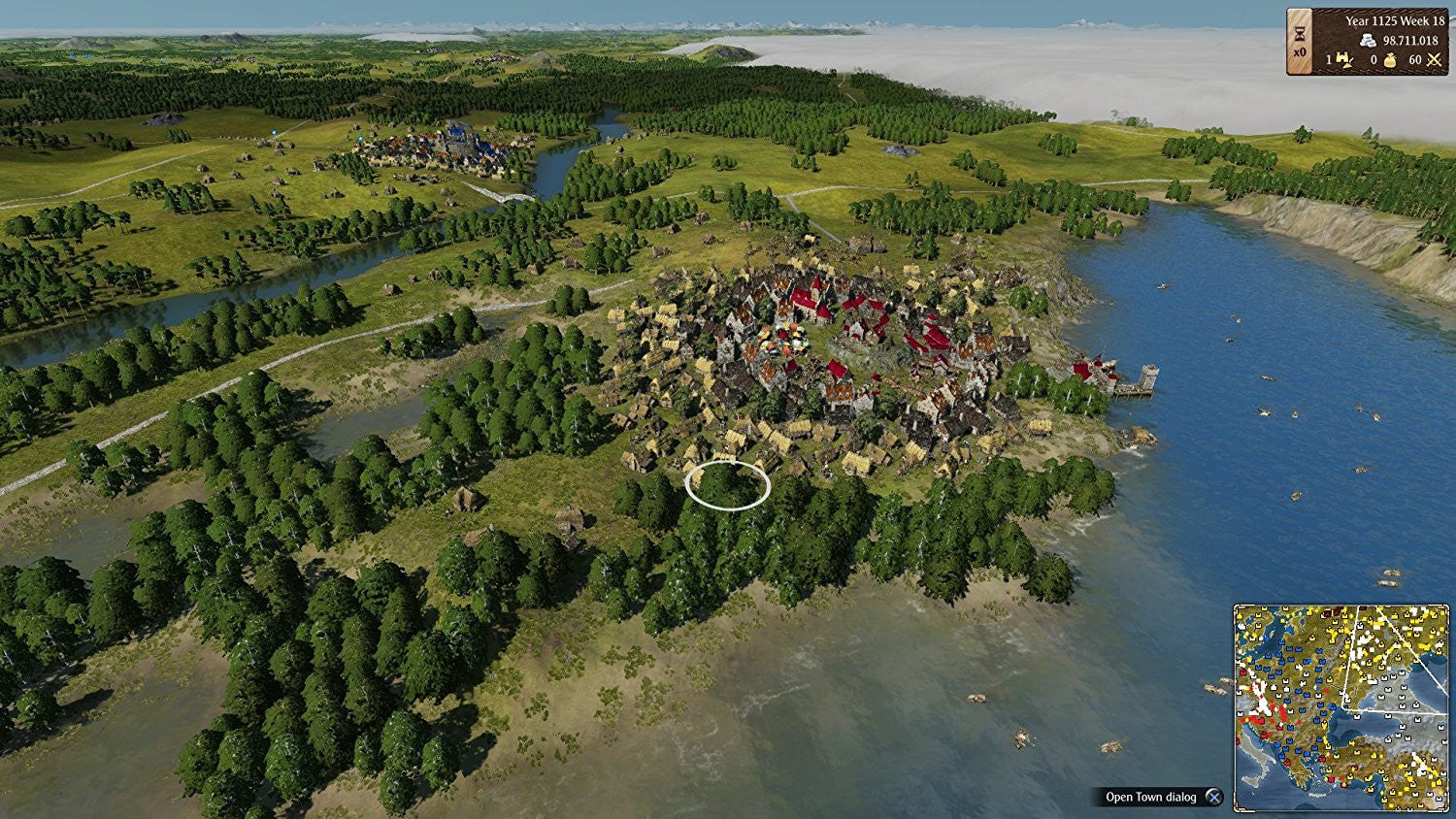Click the white selection circle on the hill
Screen dimensions: 1456x819
726,487
